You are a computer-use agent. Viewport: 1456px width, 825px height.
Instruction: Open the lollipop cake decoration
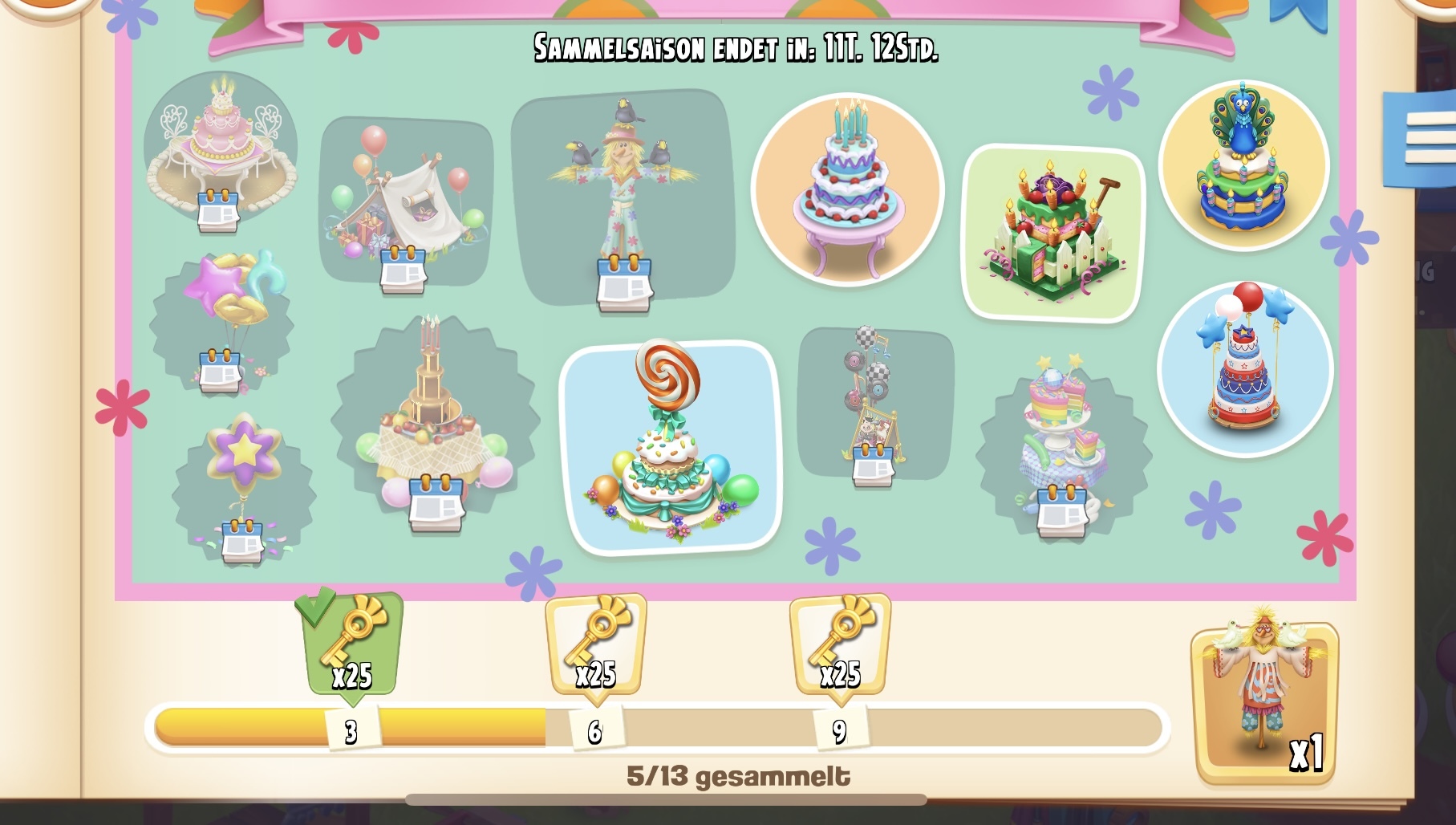(x=671, y=447)
